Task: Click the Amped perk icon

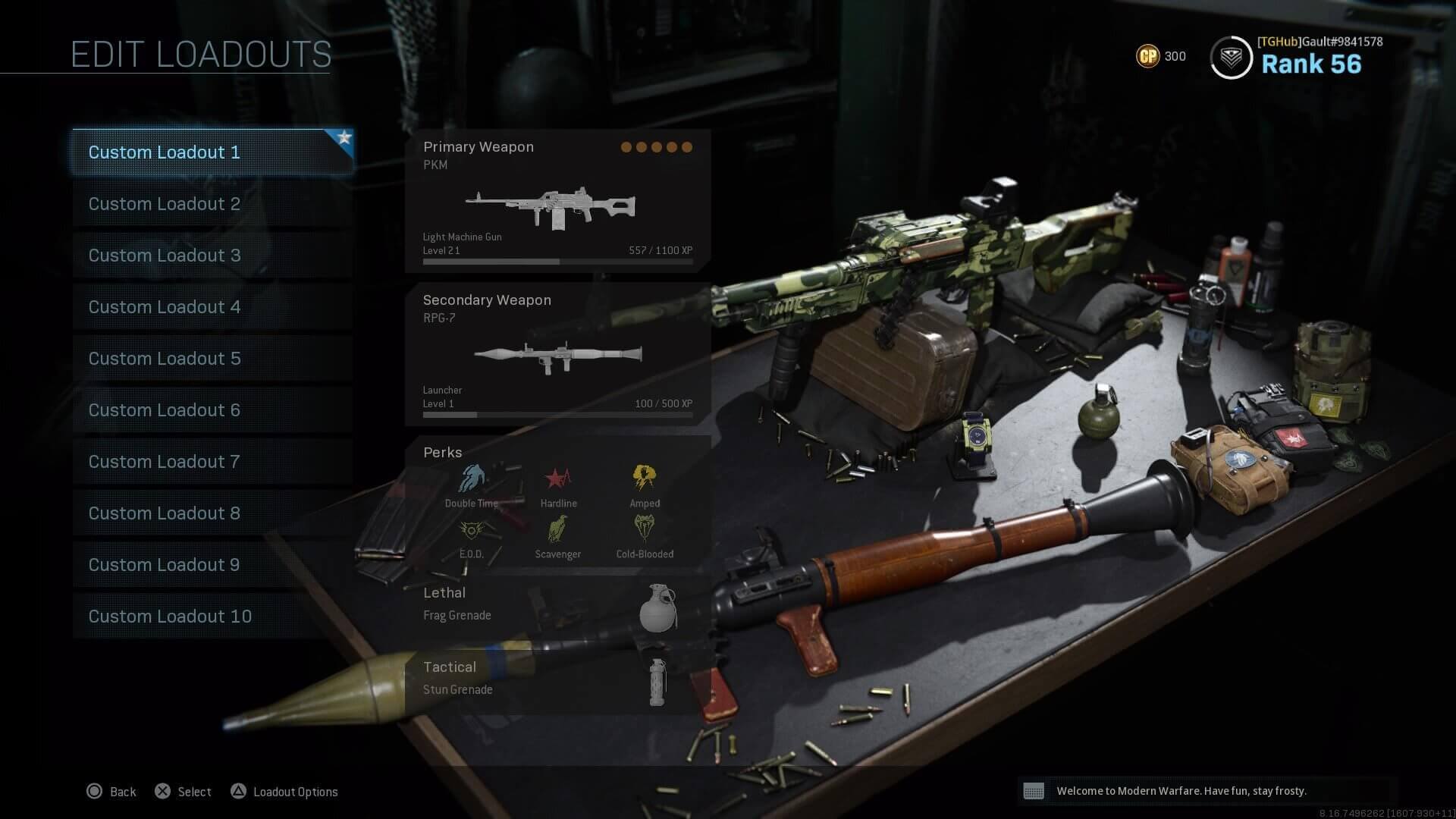Action: 645,476
